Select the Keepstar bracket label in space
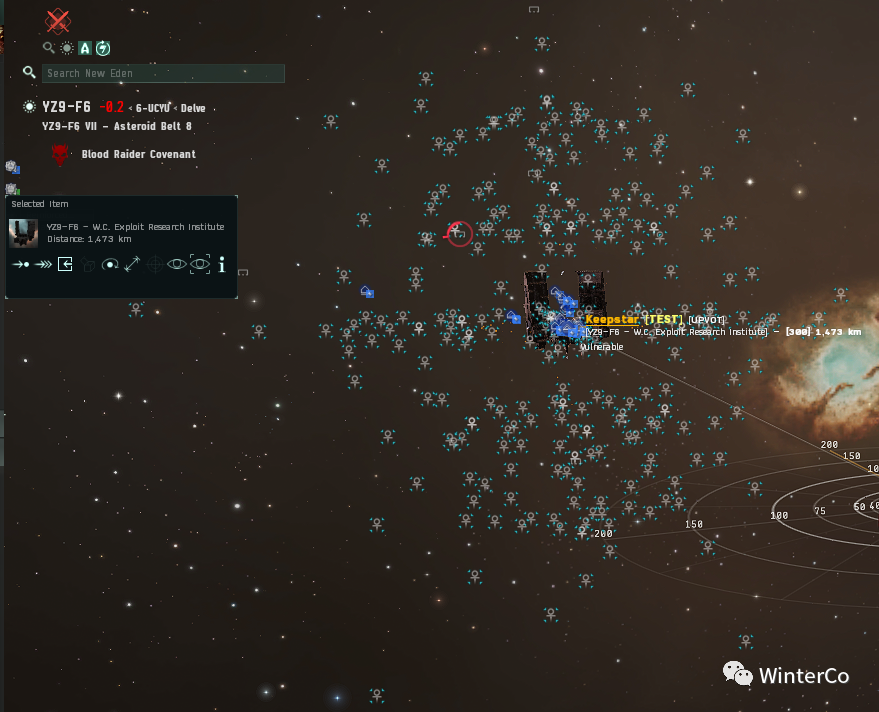Screen dimensions: 879x712 [x=612, y=319]
